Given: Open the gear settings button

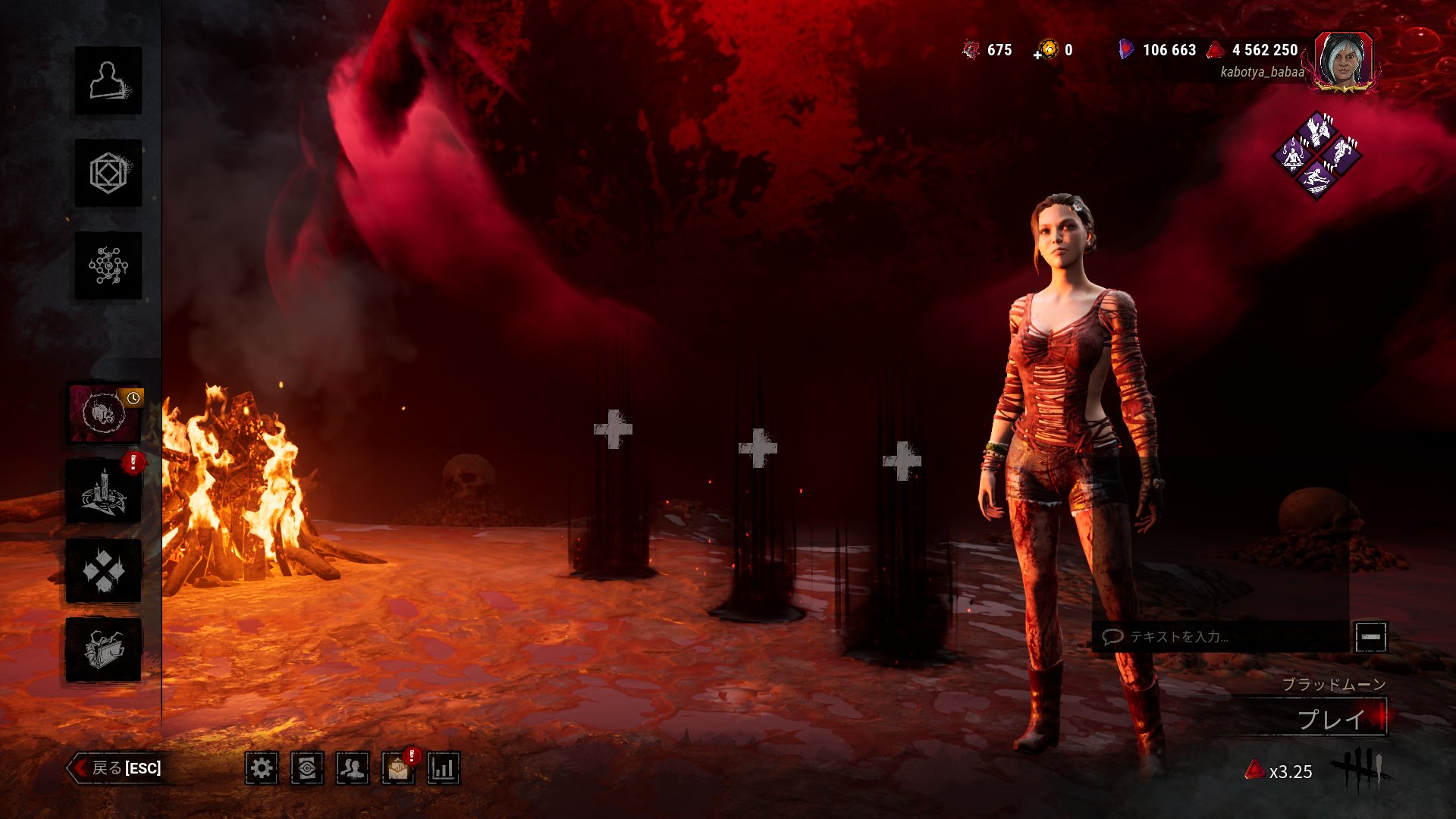Looking at the screenshot, I should click(262, 769).
